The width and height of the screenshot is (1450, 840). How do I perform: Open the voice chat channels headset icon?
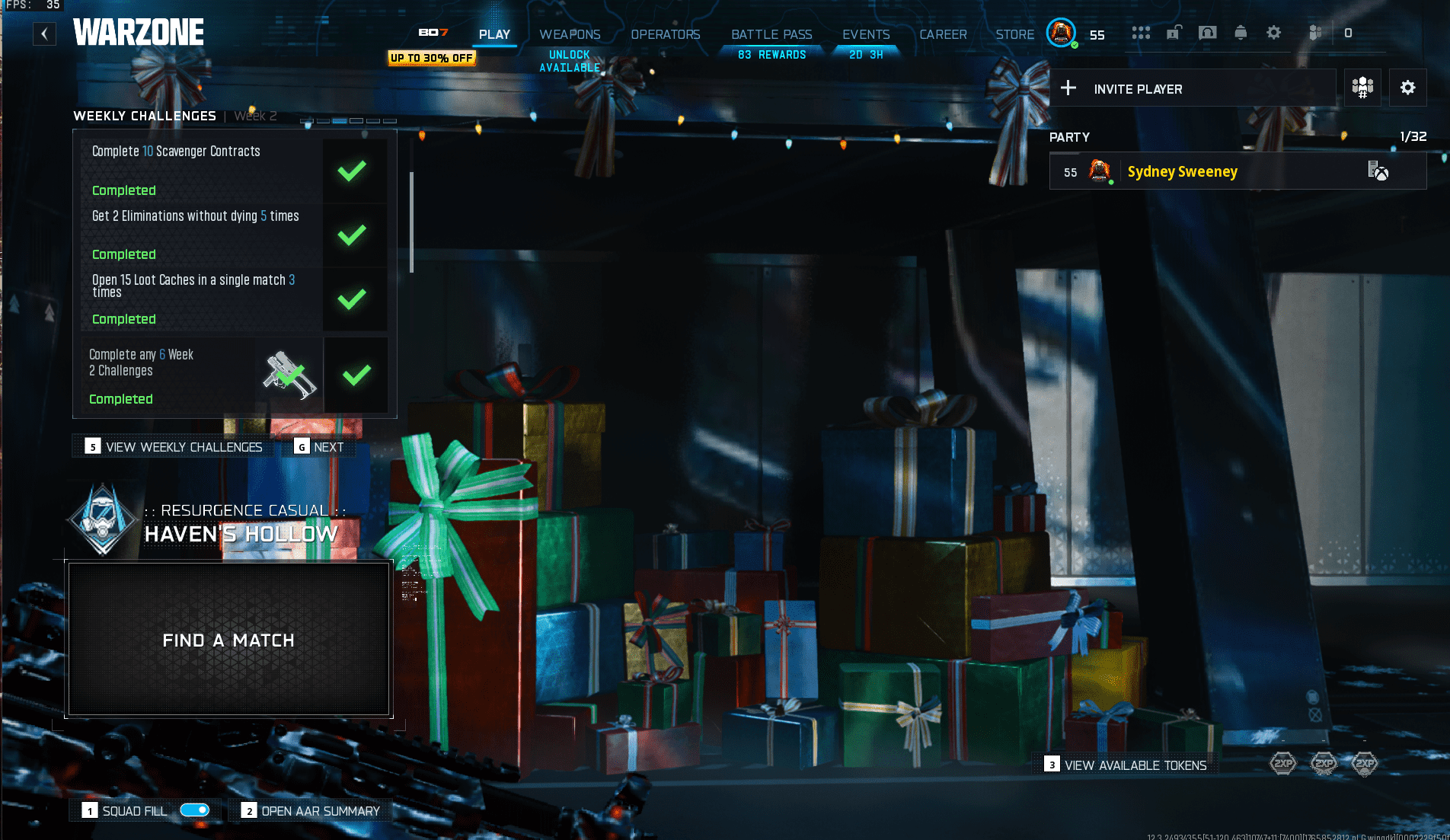pyautogui.click(x=1207, y=33)
